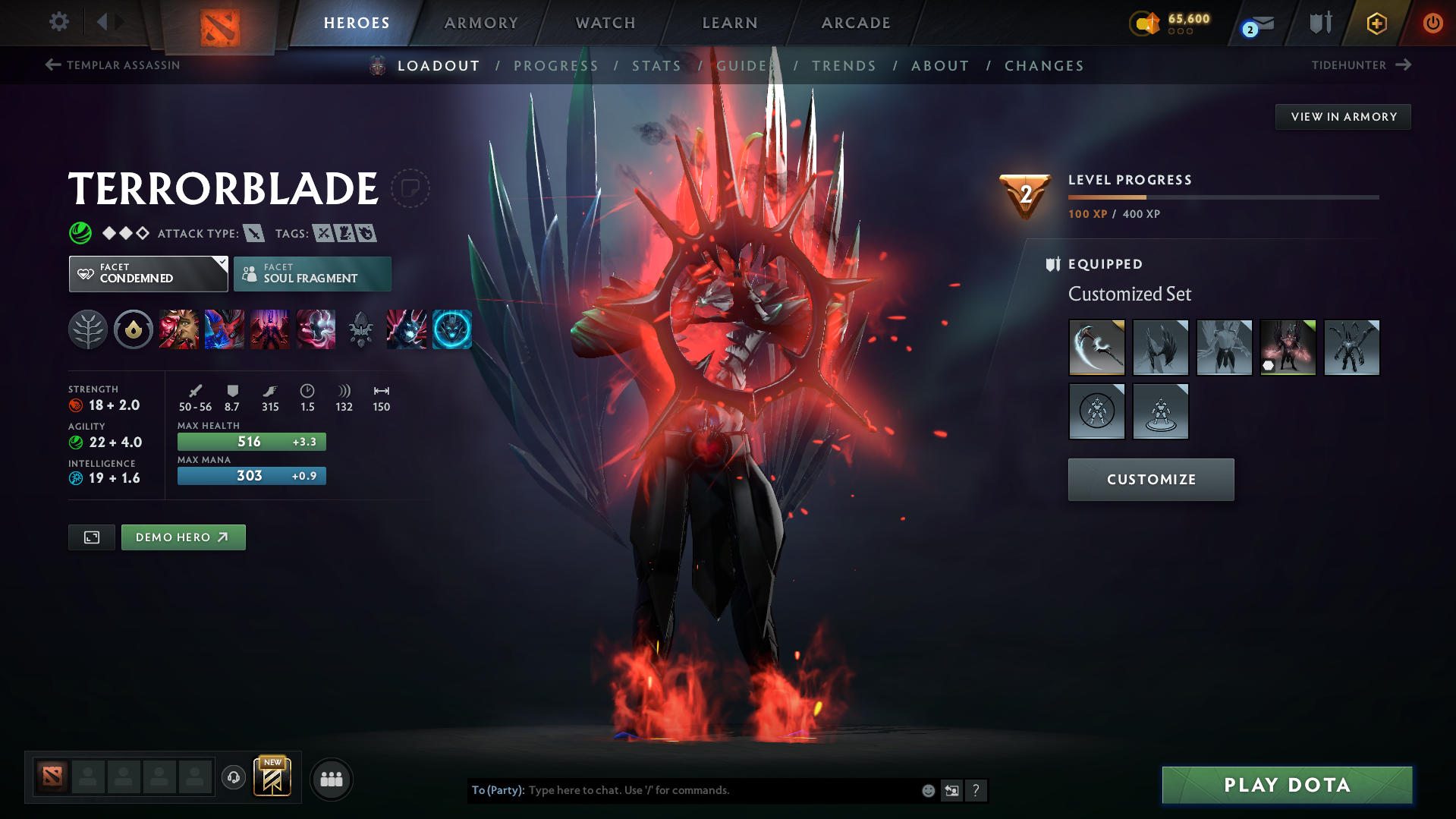Click the settings gear icon

click(58, 22)
